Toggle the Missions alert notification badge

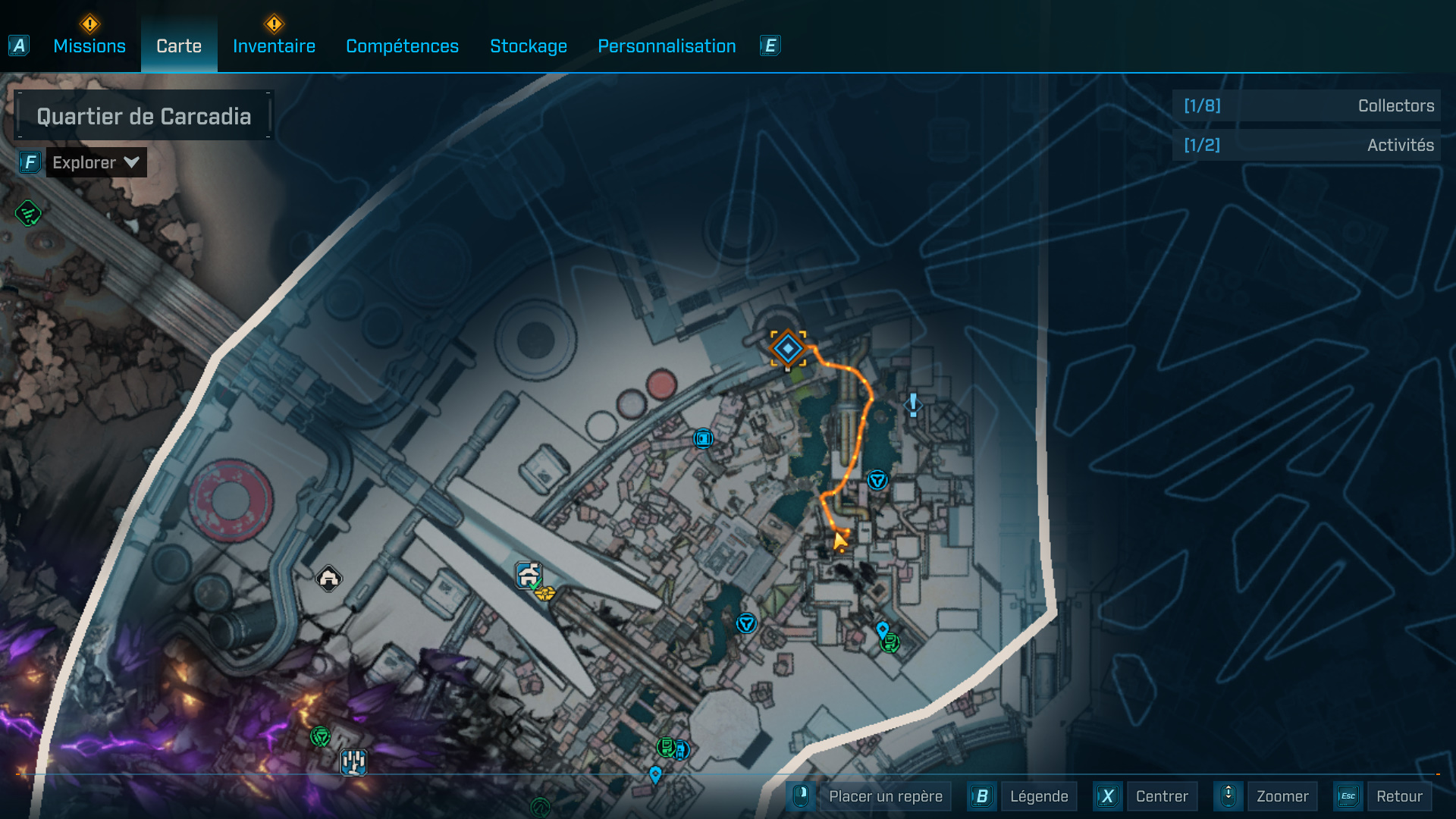click(x=89, y=24)
